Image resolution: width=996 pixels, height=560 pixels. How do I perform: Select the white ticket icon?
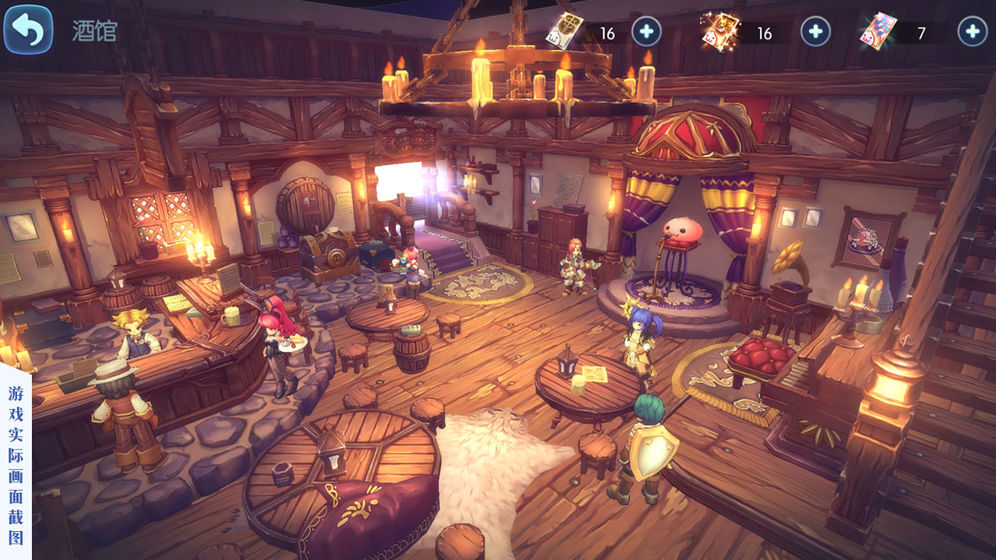pyautogui.click(x=564, y=31)
